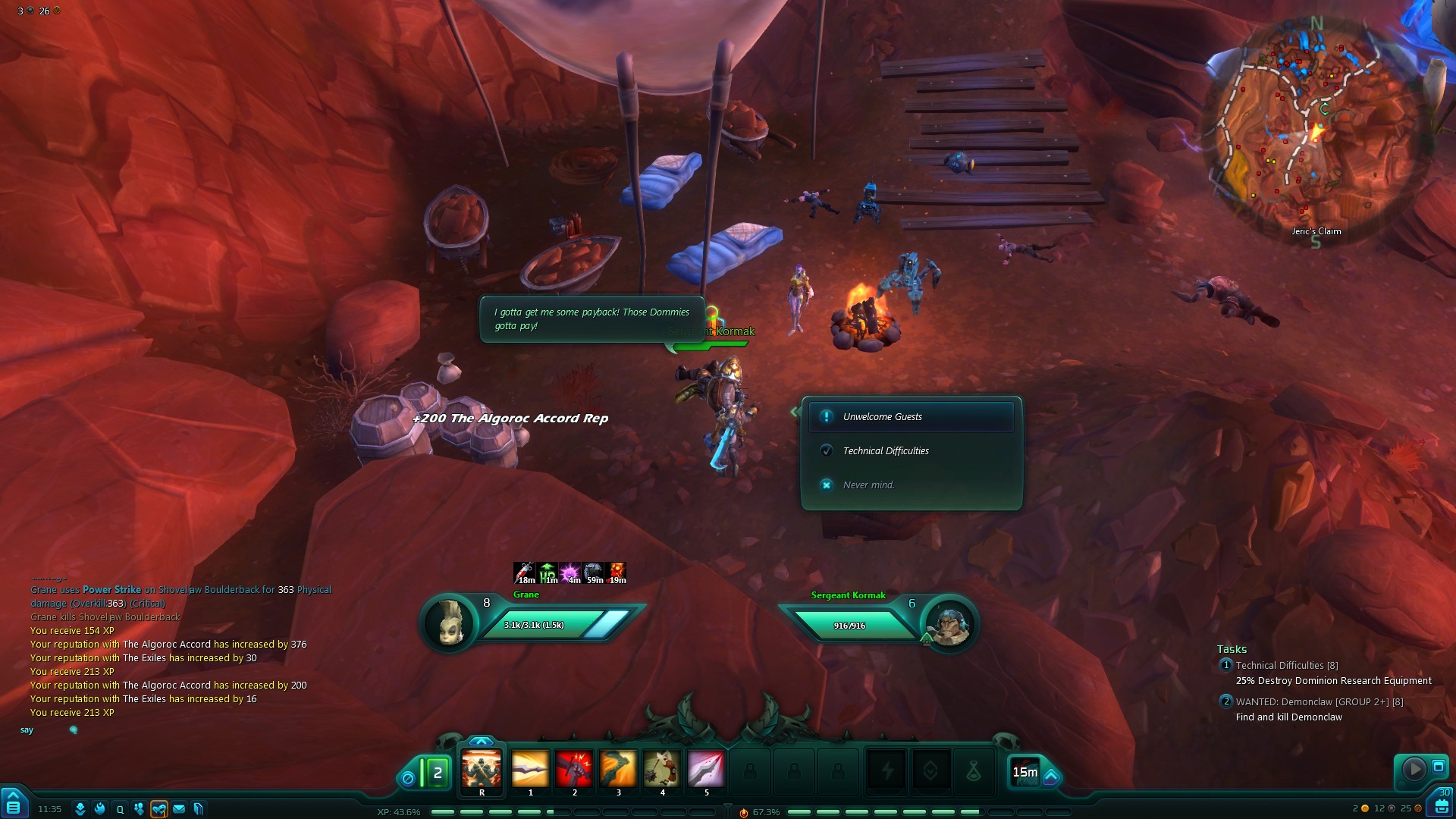This screenshot has height=819, width=1456.
Task: Select the WANTED: Demonclaw task entry
Action: 1319,702
